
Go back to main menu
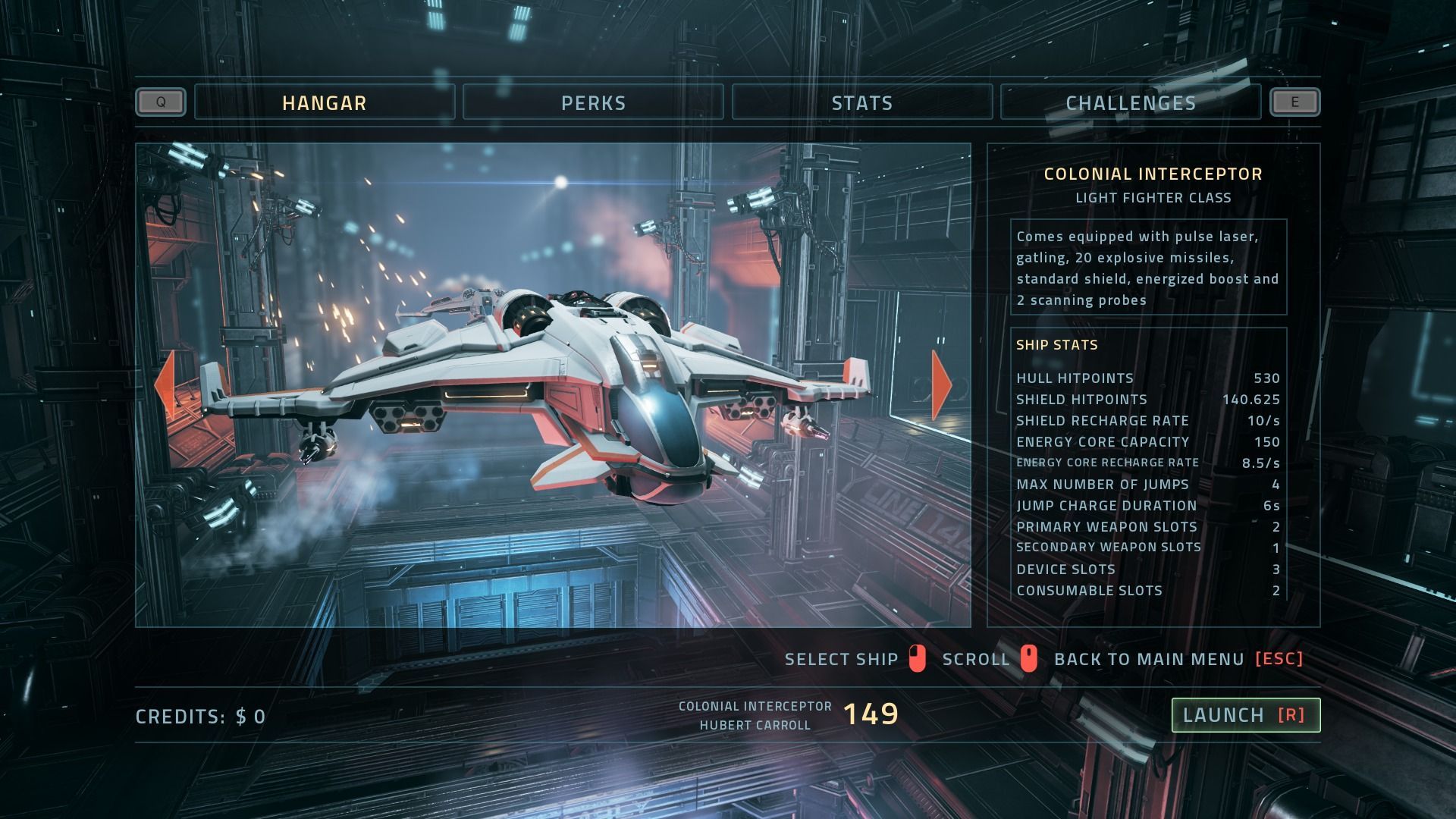click(x=1178, y=659)
